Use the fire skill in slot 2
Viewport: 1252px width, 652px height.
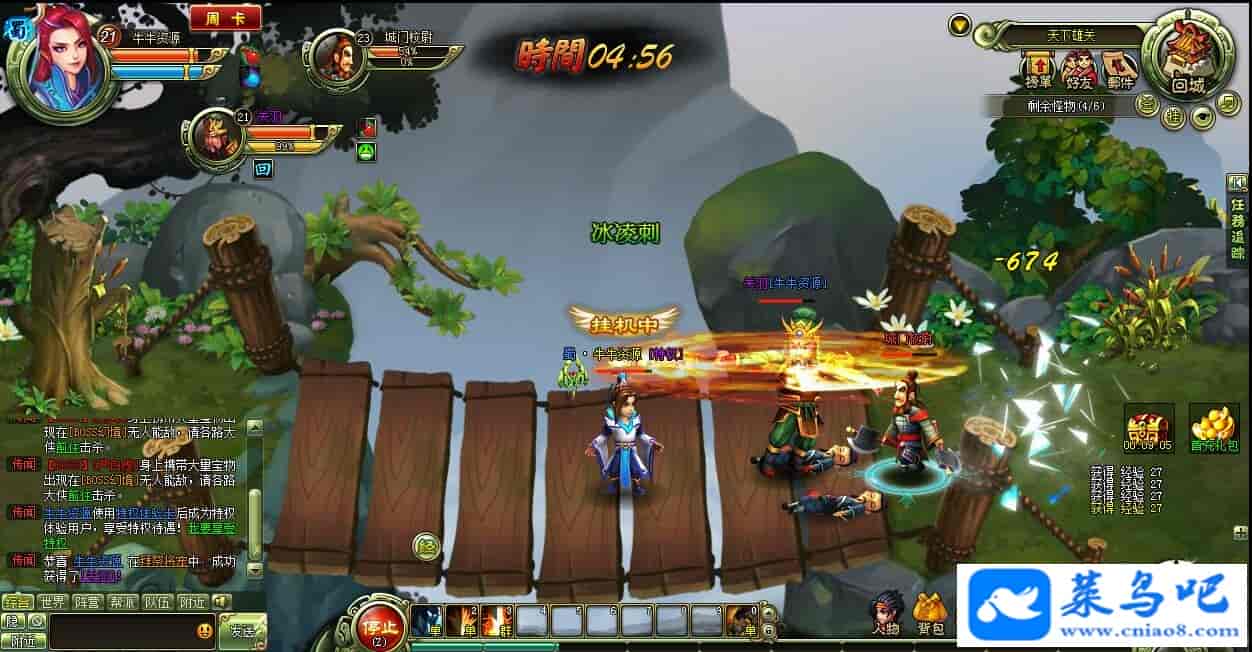[462, 620]
